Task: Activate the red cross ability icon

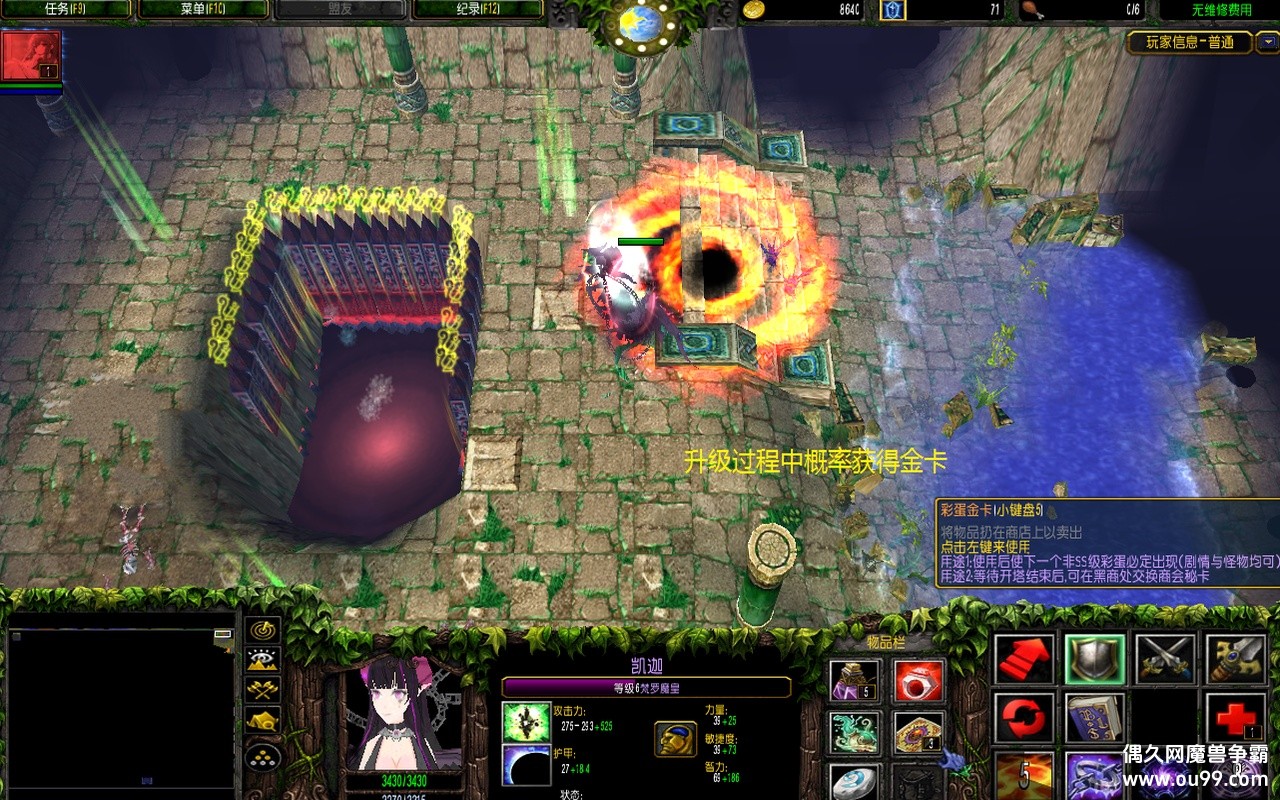Action: click(x=1235, y=718)
